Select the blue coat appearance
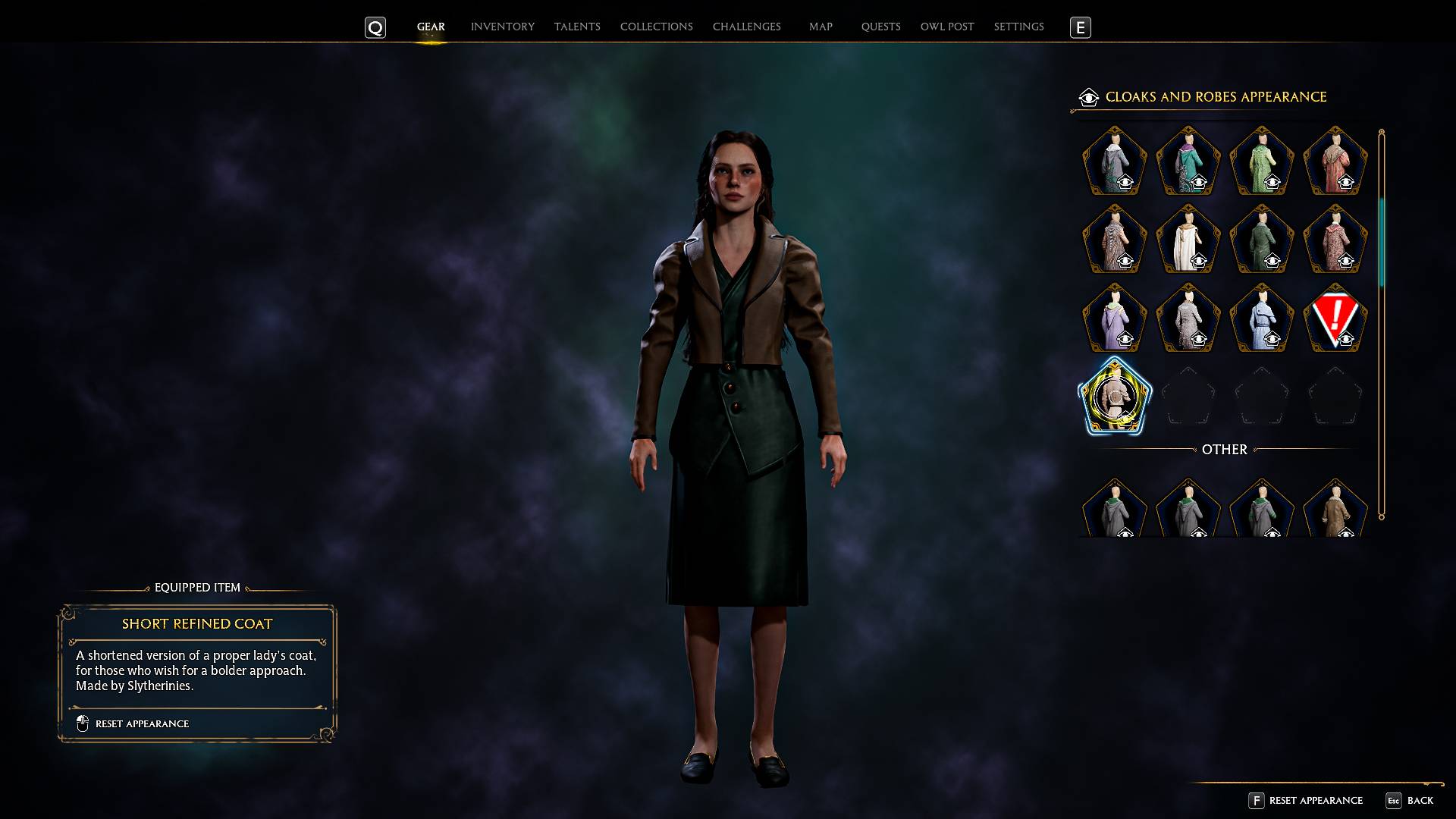1456x819 pixels. [x=1261, y=318]
